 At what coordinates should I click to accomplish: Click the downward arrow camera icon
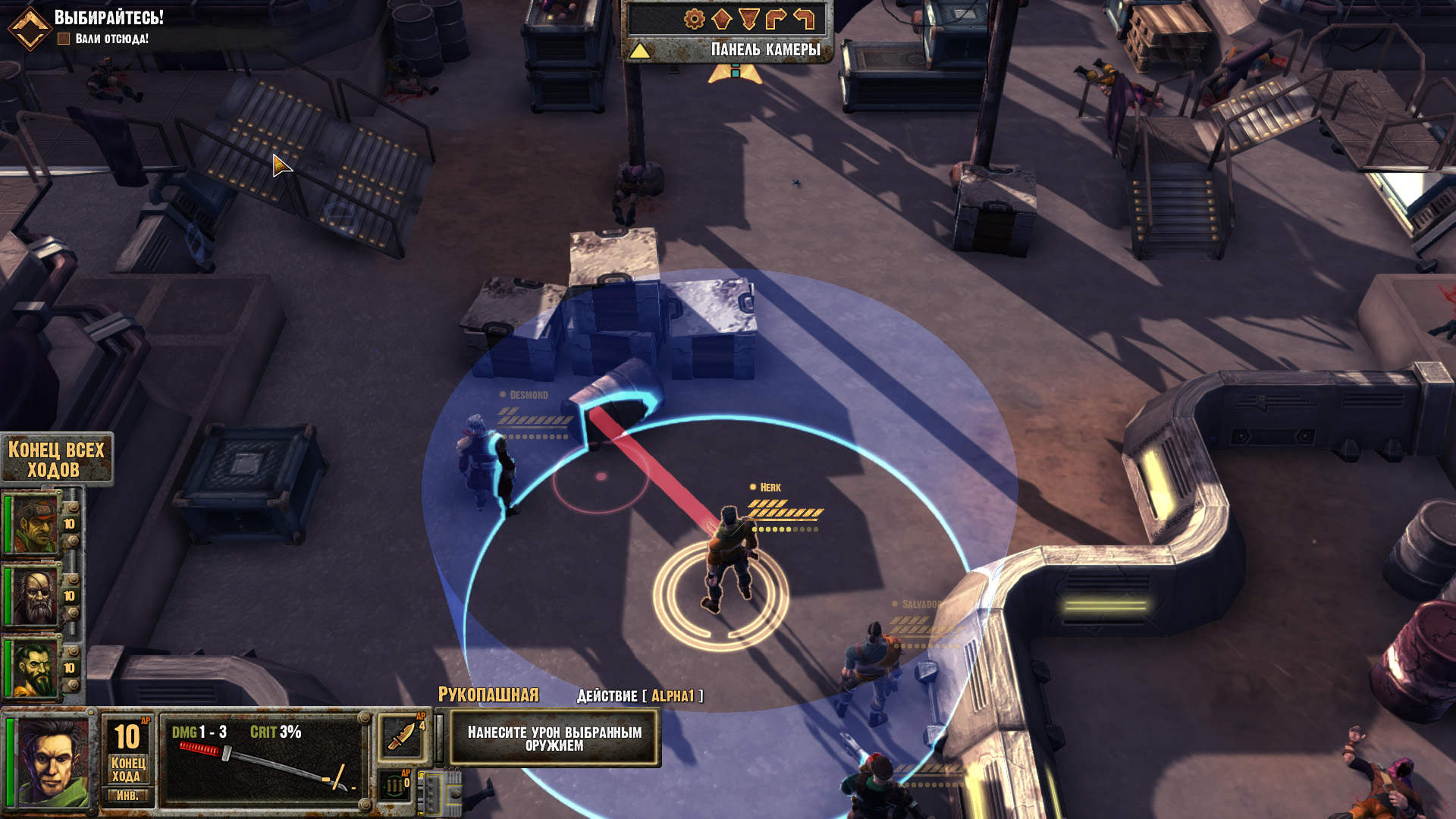[748, 19]
